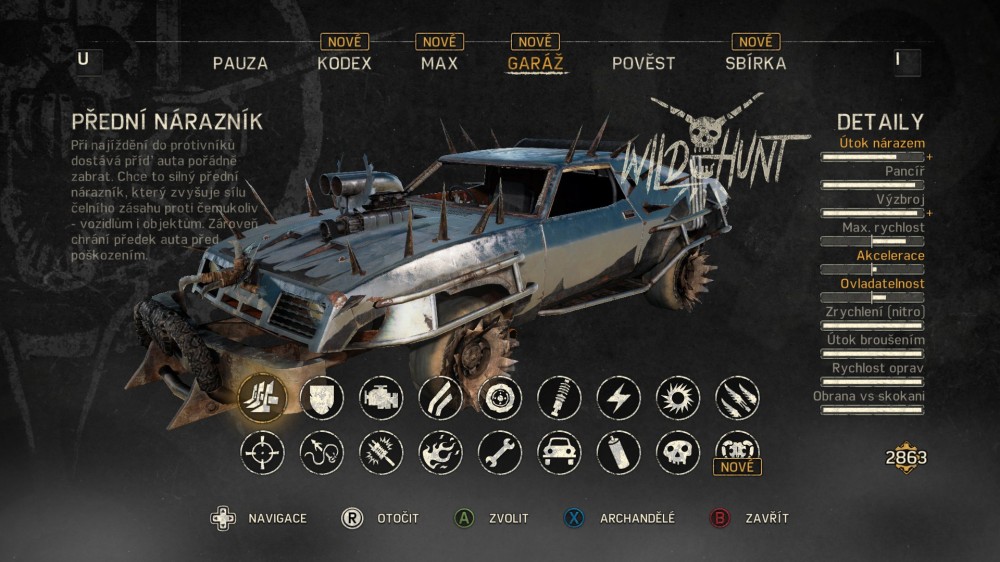Image resolution: width=1000 pixels, height=562 pixels.
Task: Open the SBÍRKA collection tab
Action: pyautogui.click(x=755, y=63)
